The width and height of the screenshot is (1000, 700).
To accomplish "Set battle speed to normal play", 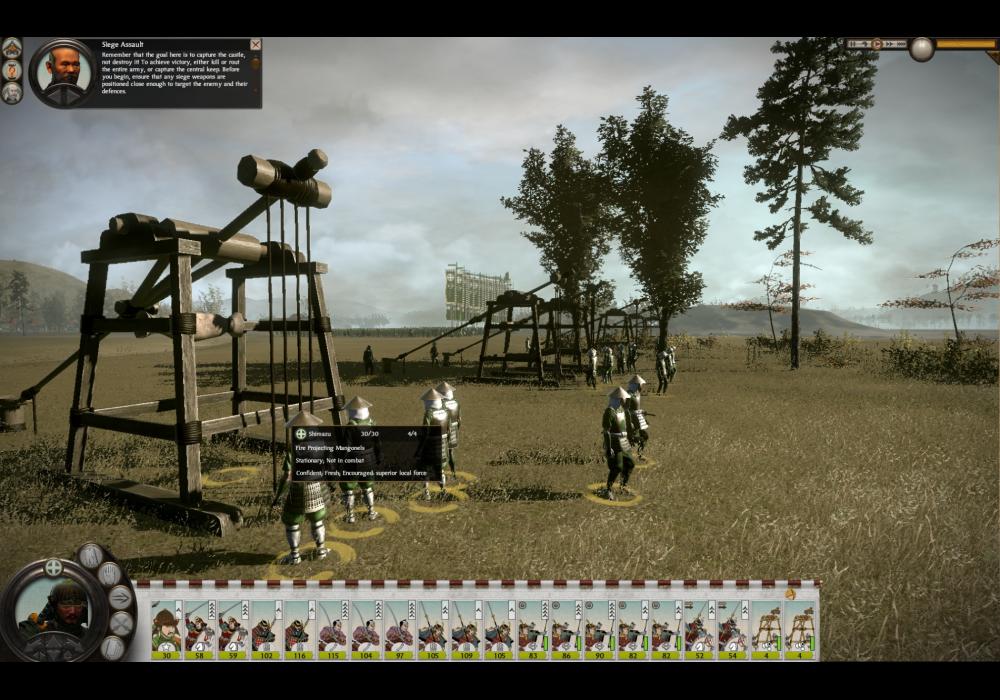I will coord(876,44).
